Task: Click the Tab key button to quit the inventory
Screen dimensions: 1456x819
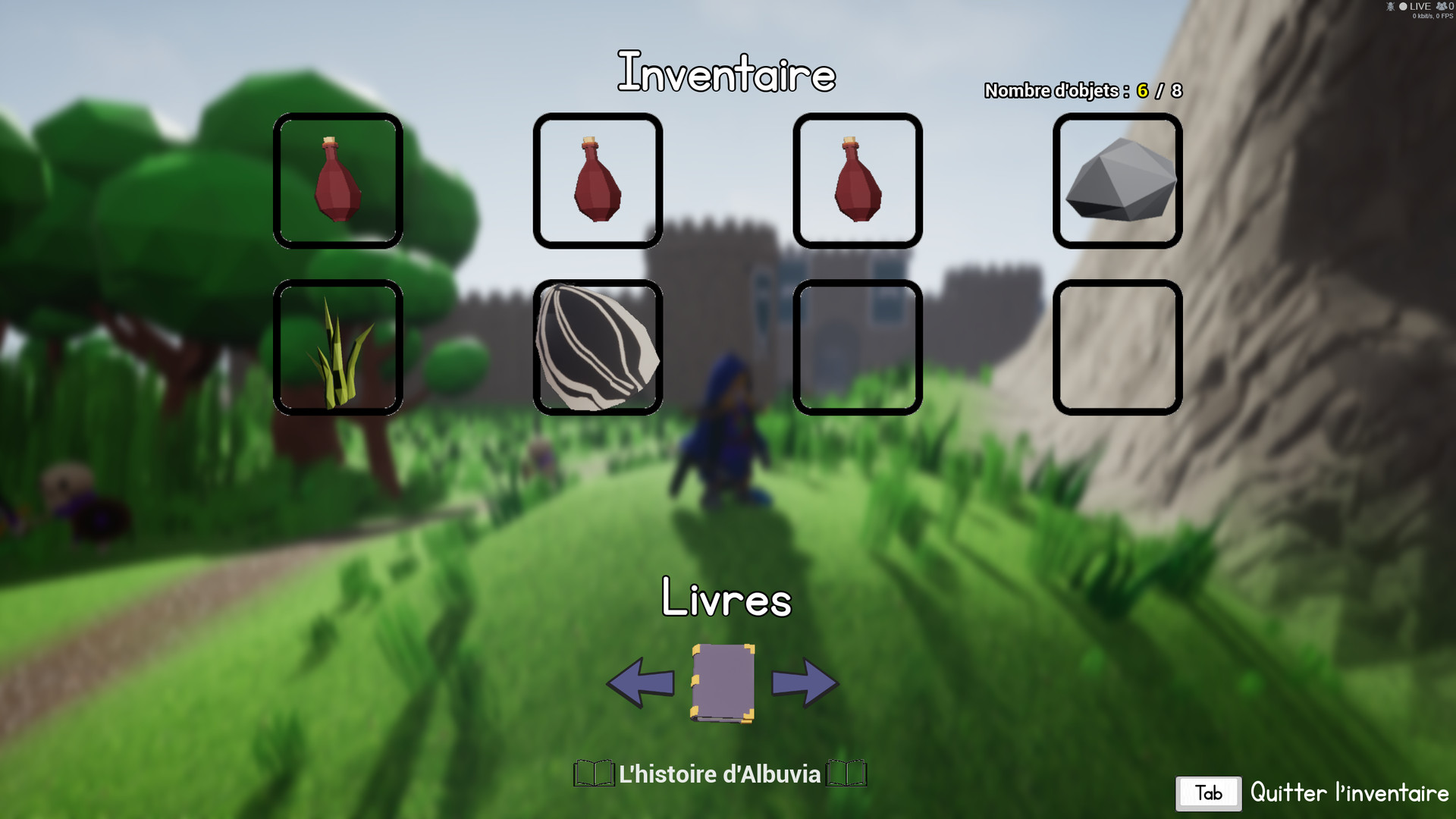Action: 1207,793
